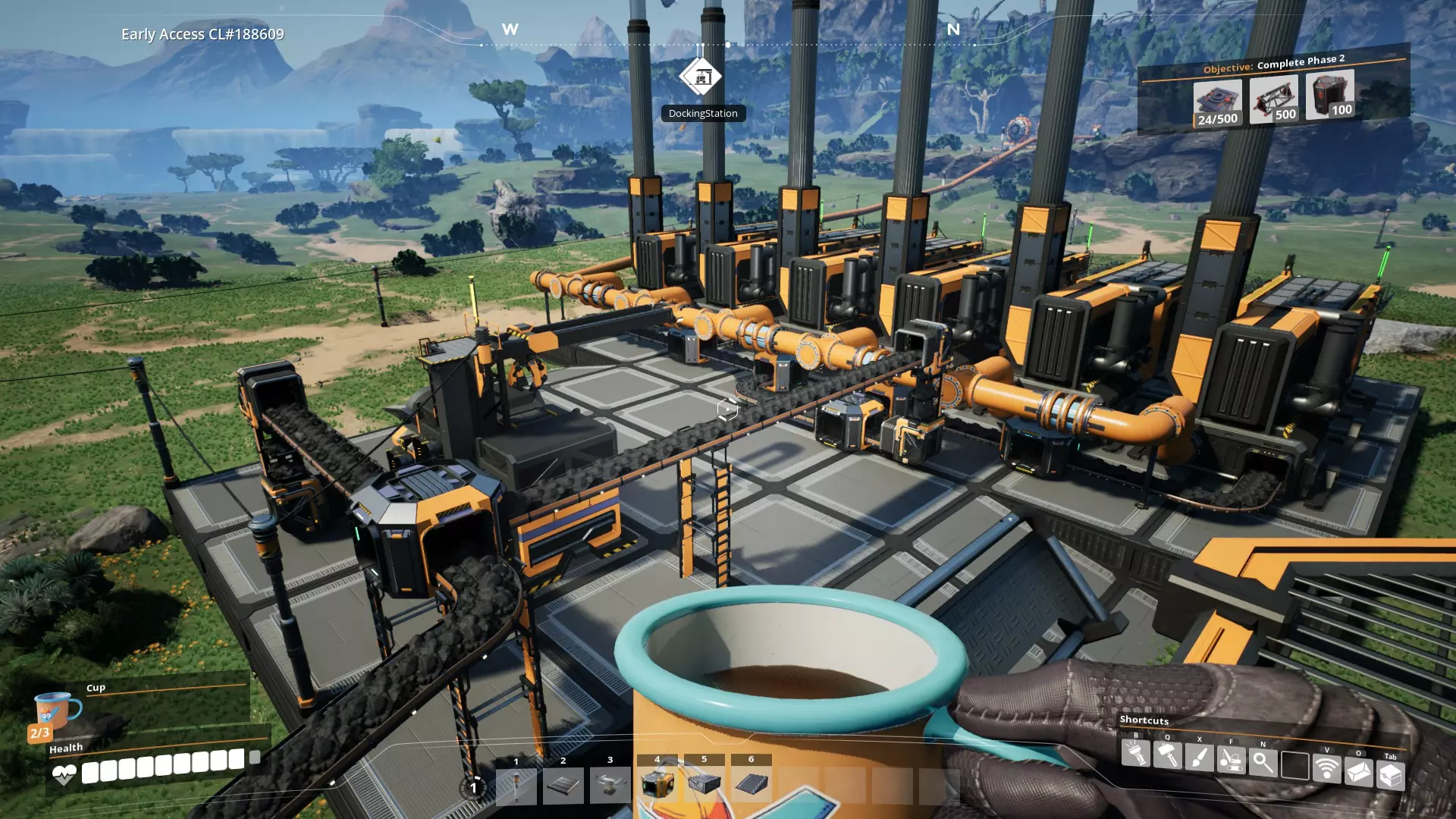Activate the paintbrush customizer shortcut
Image resolution: width=1456 pixels, height=819 pixels.
1199,758
